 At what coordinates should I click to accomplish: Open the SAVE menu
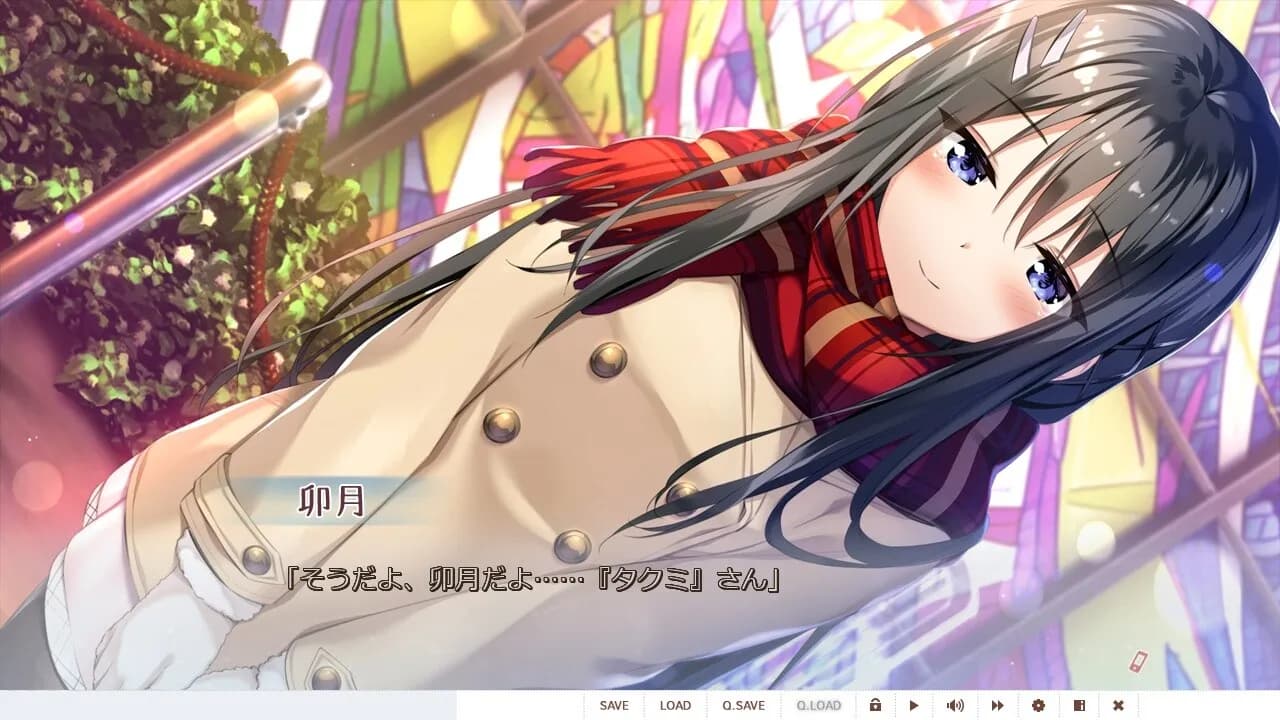point(614,705)
